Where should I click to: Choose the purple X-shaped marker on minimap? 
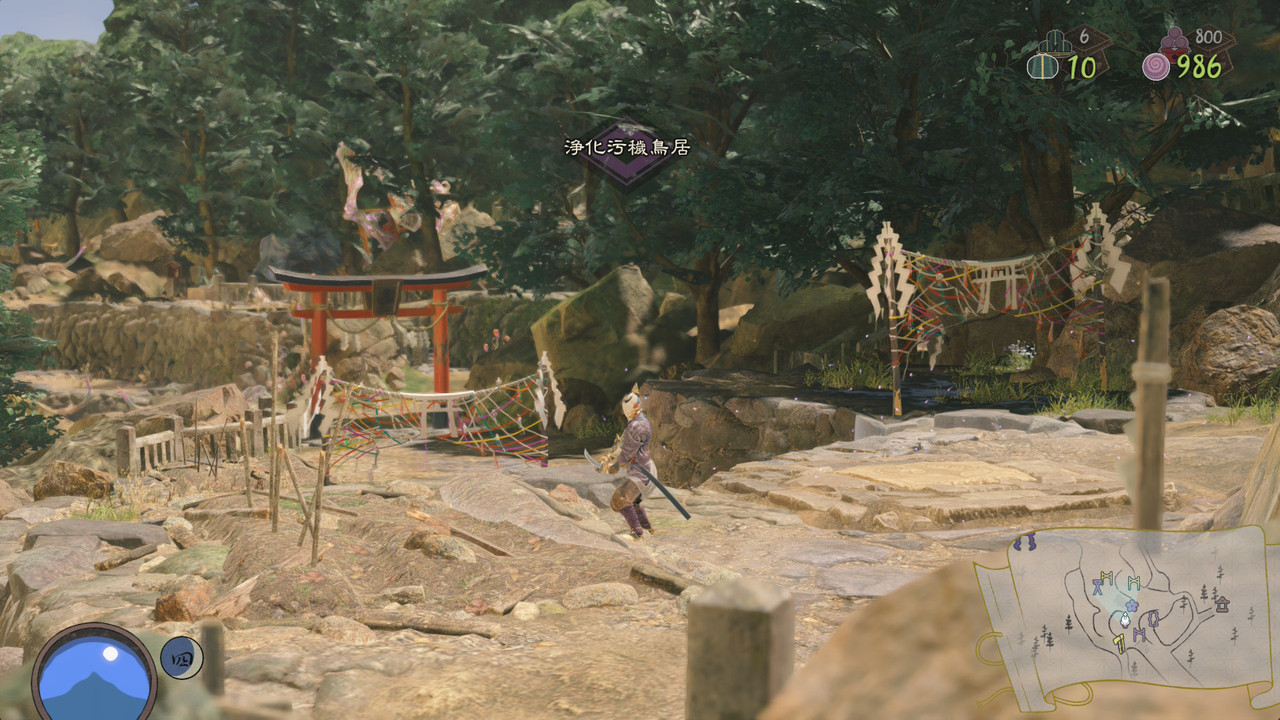point(1097,588)
